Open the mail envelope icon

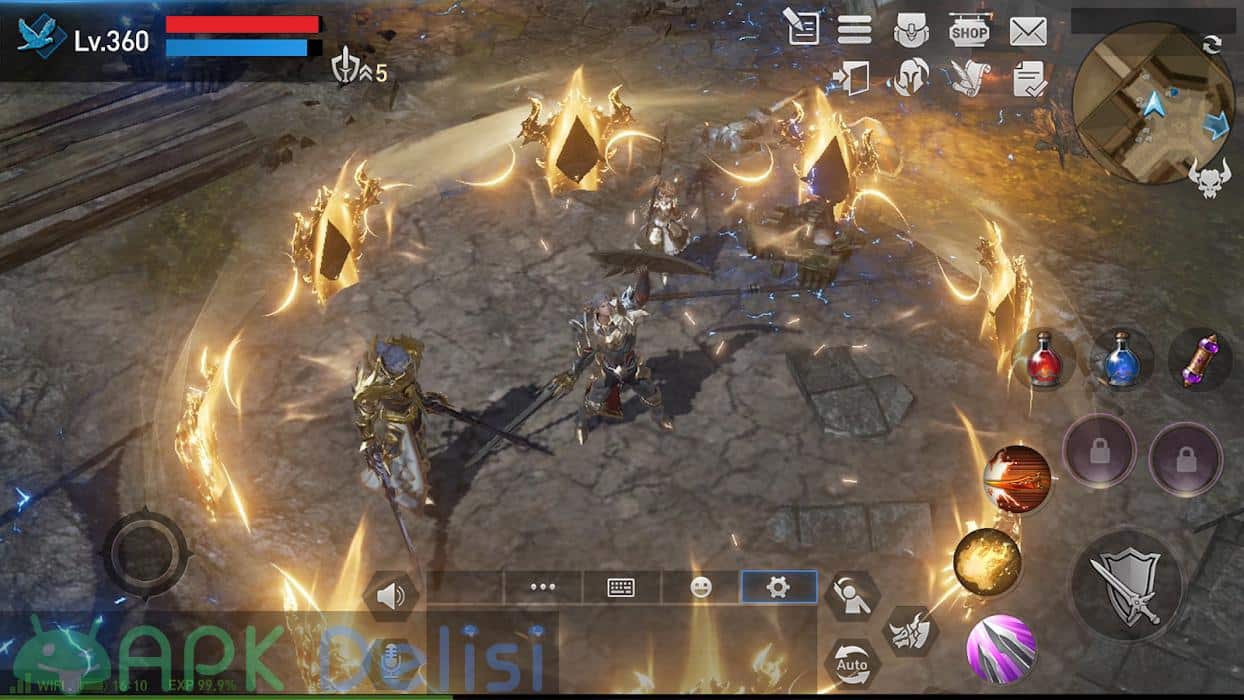point(1027,31)
